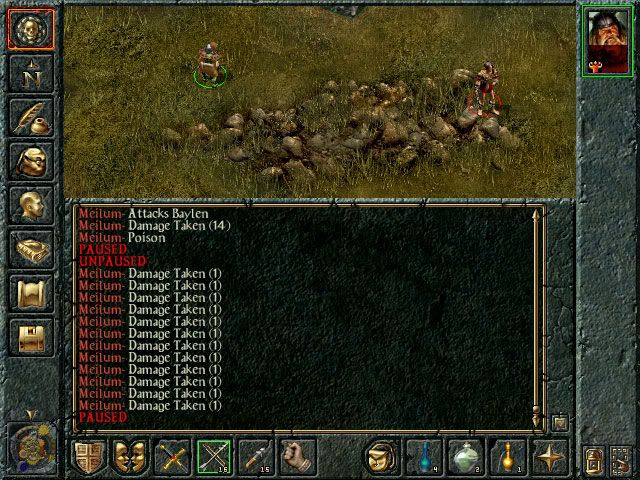Click the message log scrollbar
The image size is (640, 480).
(x=538, y=310)
